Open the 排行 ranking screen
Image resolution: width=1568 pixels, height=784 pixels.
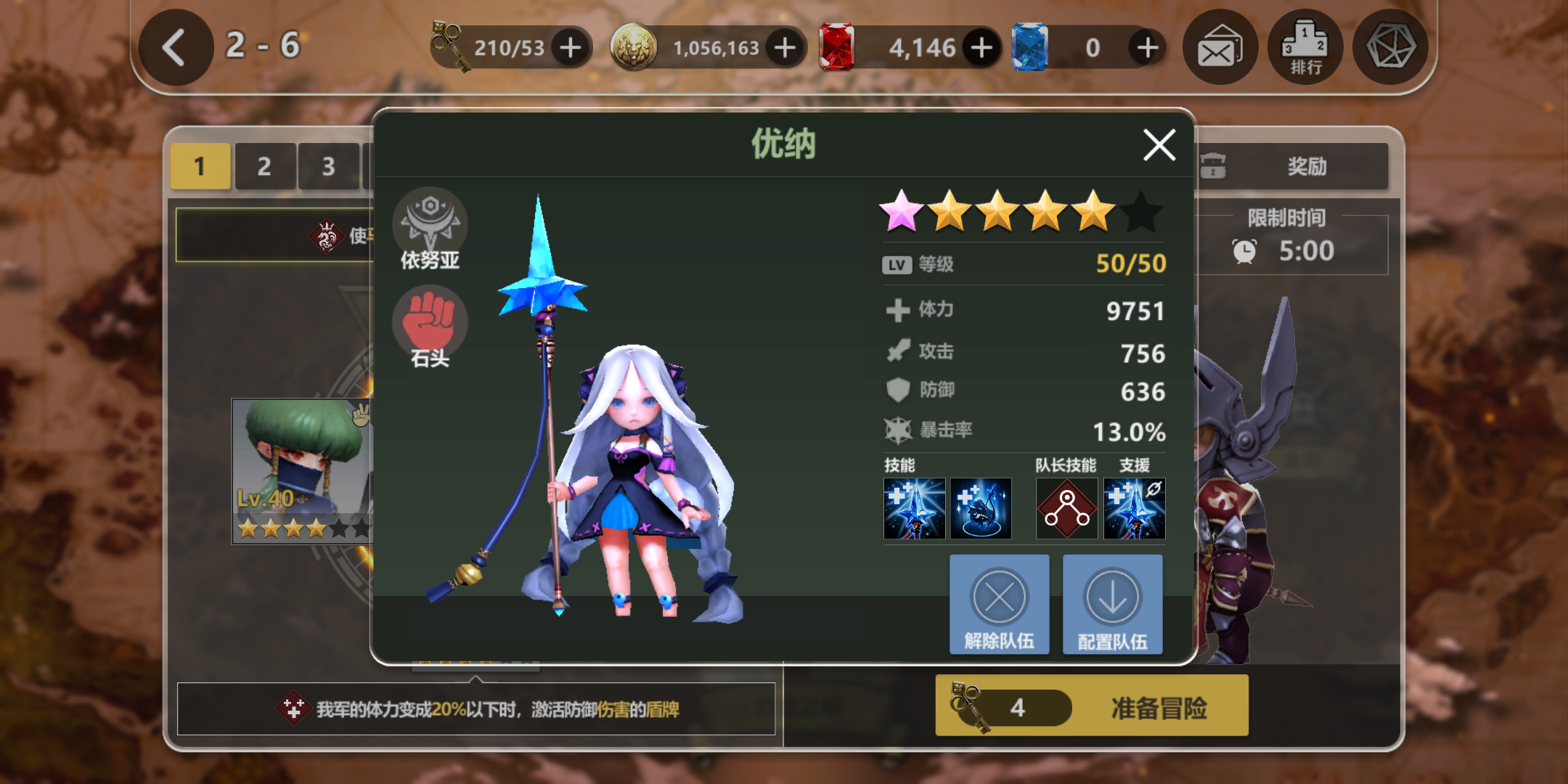(1304, 48)
